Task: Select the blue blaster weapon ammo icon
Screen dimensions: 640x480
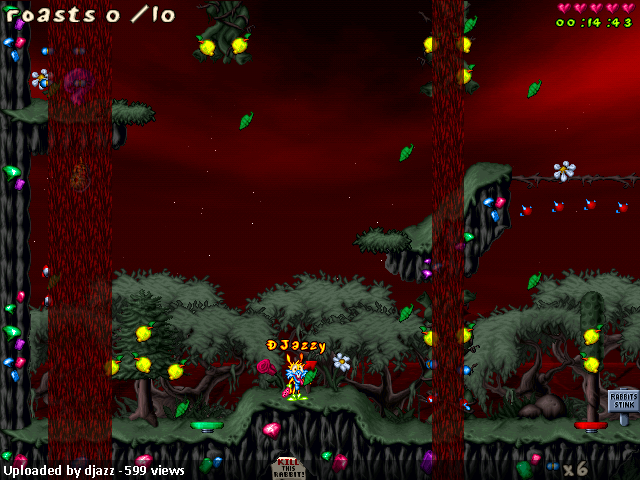Action: pos(551,467)
